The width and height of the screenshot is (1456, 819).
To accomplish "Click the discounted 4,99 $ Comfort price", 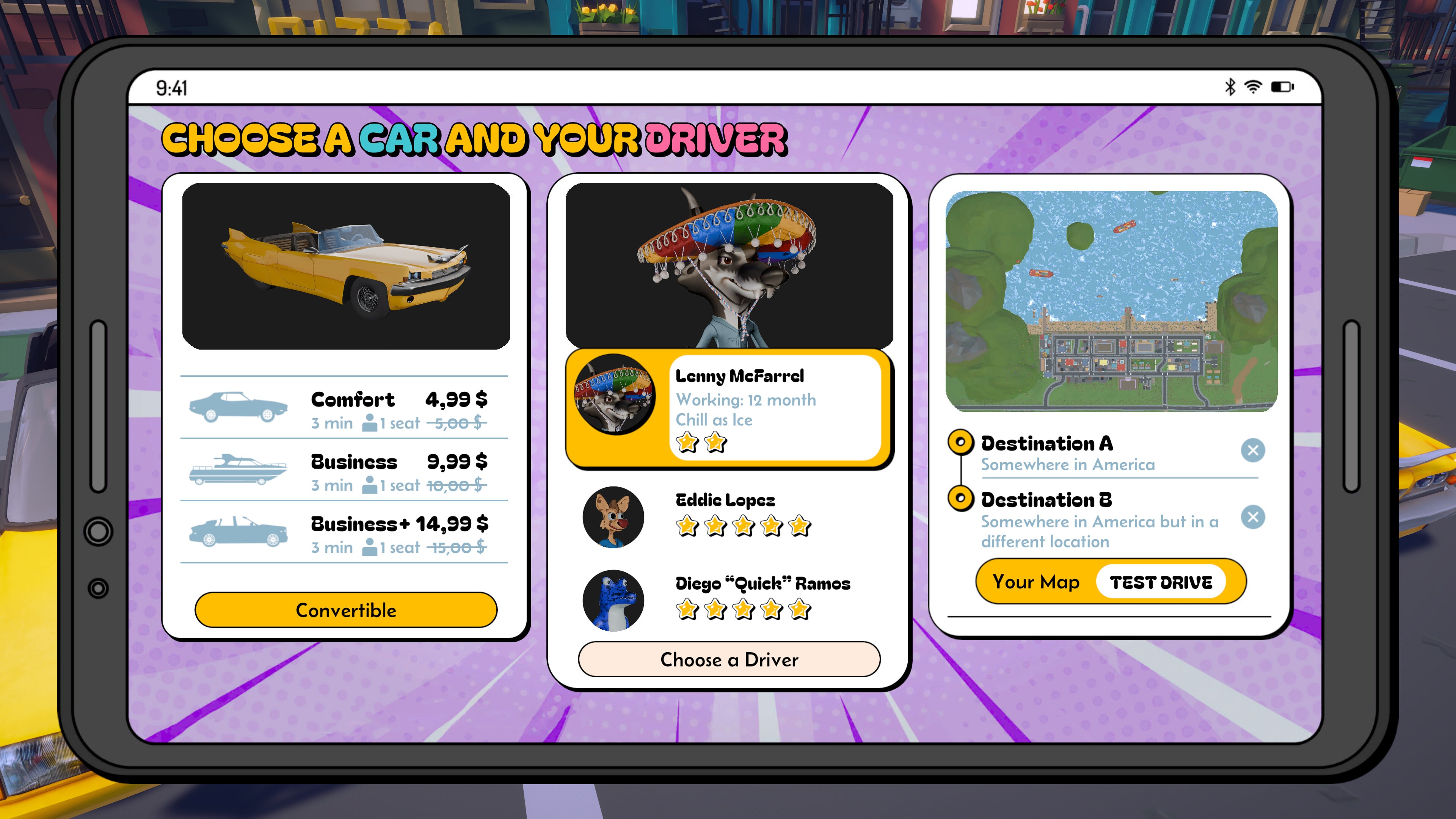I will pyautogui.click(x=458, y=400).
